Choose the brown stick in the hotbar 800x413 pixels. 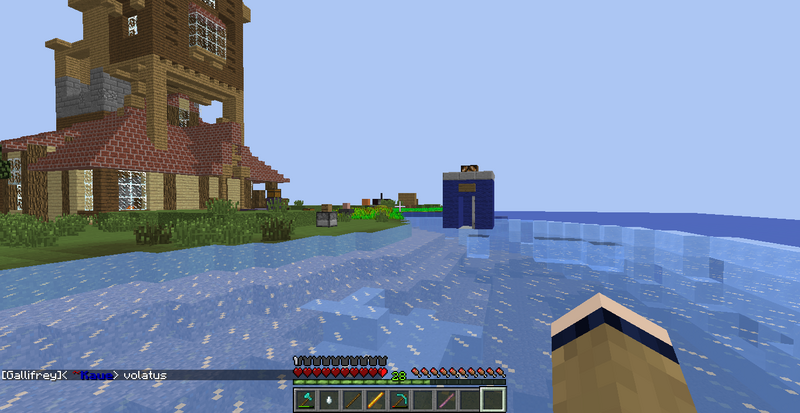(352, 400)
